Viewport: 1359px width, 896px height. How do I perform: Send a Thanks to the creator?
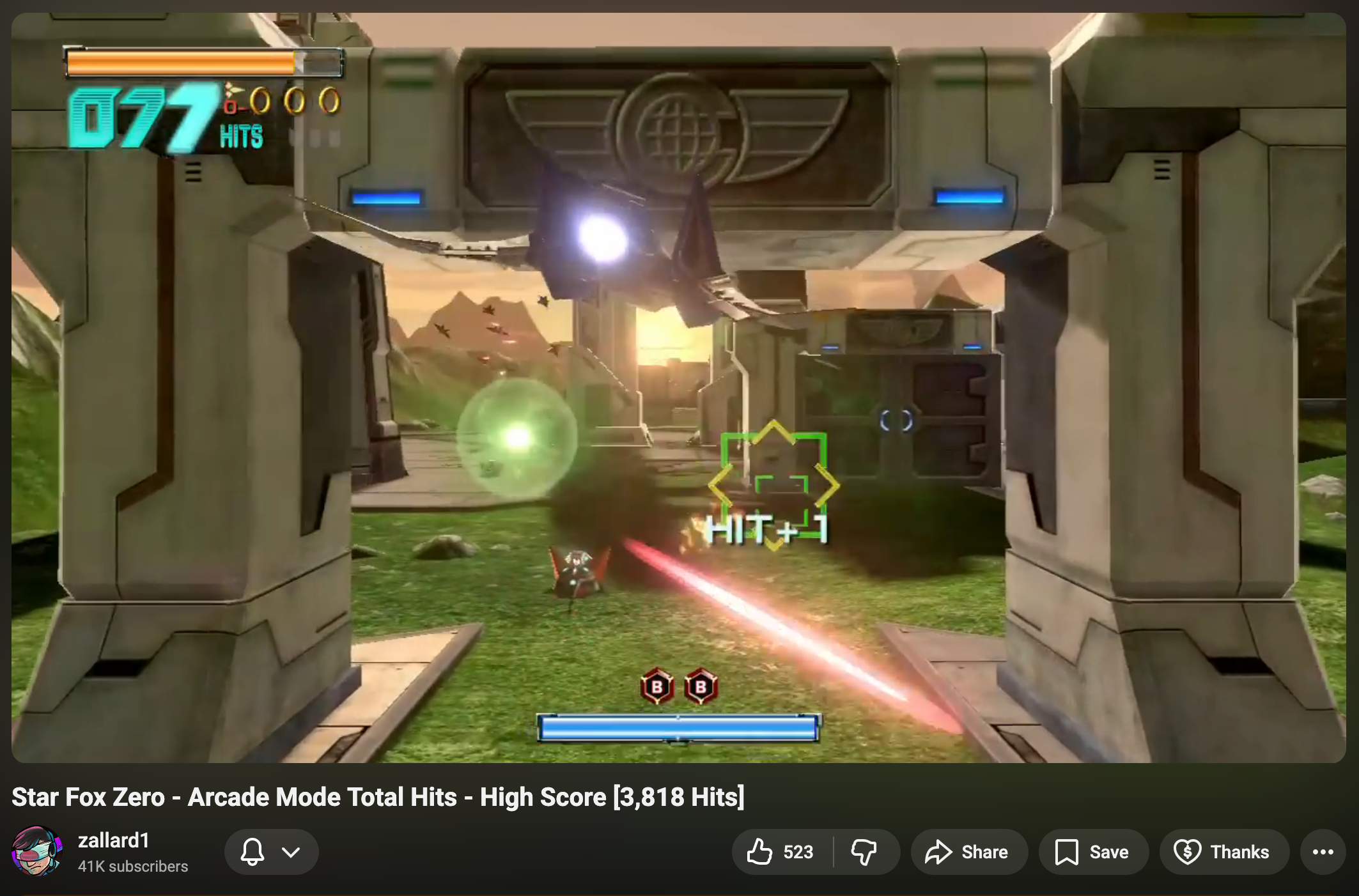click(1224, 852)
